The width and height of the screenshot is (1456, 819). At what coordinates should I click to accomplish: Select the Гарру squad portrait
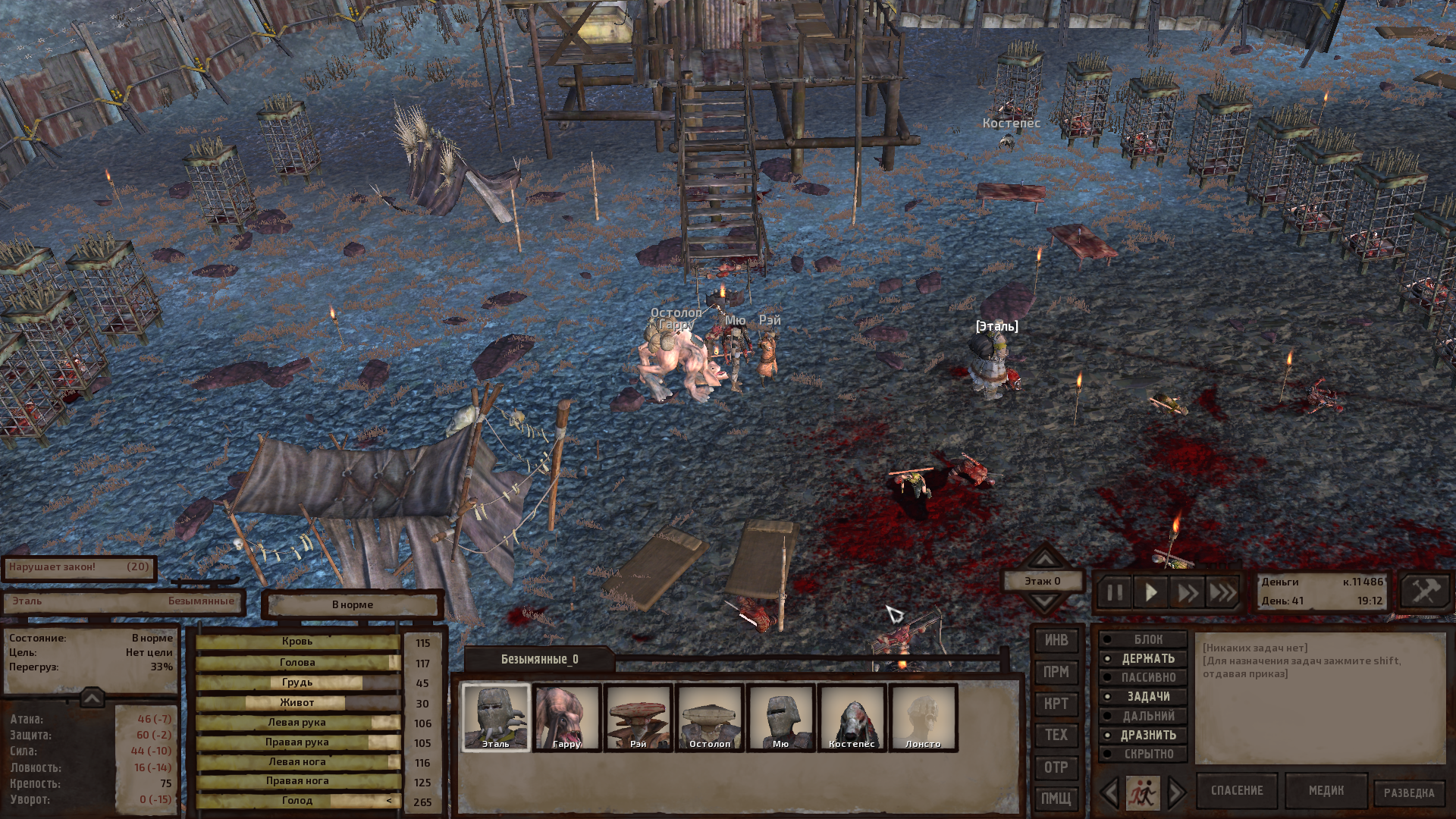click(566, 717)
